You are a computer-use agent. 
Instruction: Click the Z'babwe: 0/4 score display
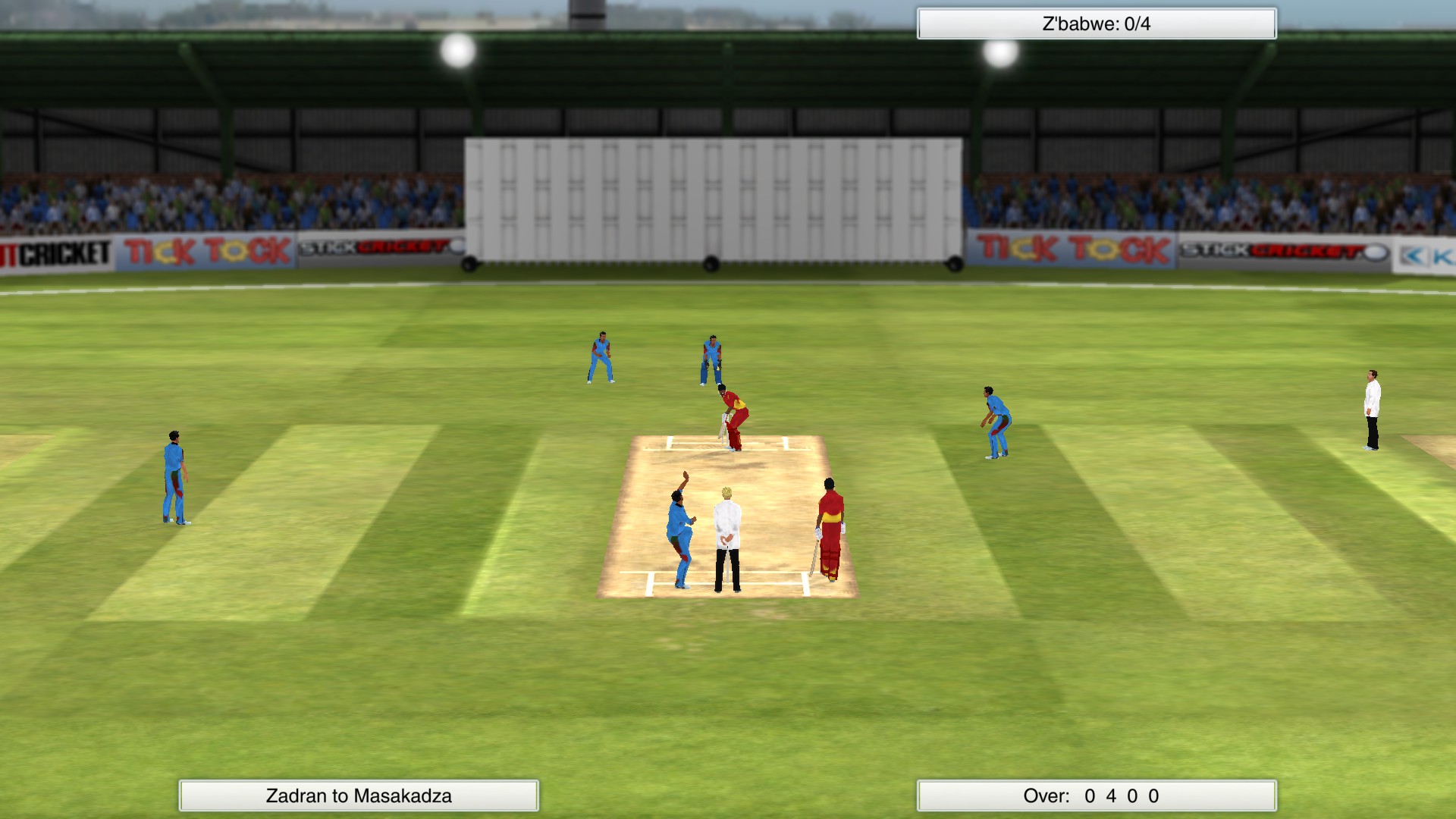1095,23
